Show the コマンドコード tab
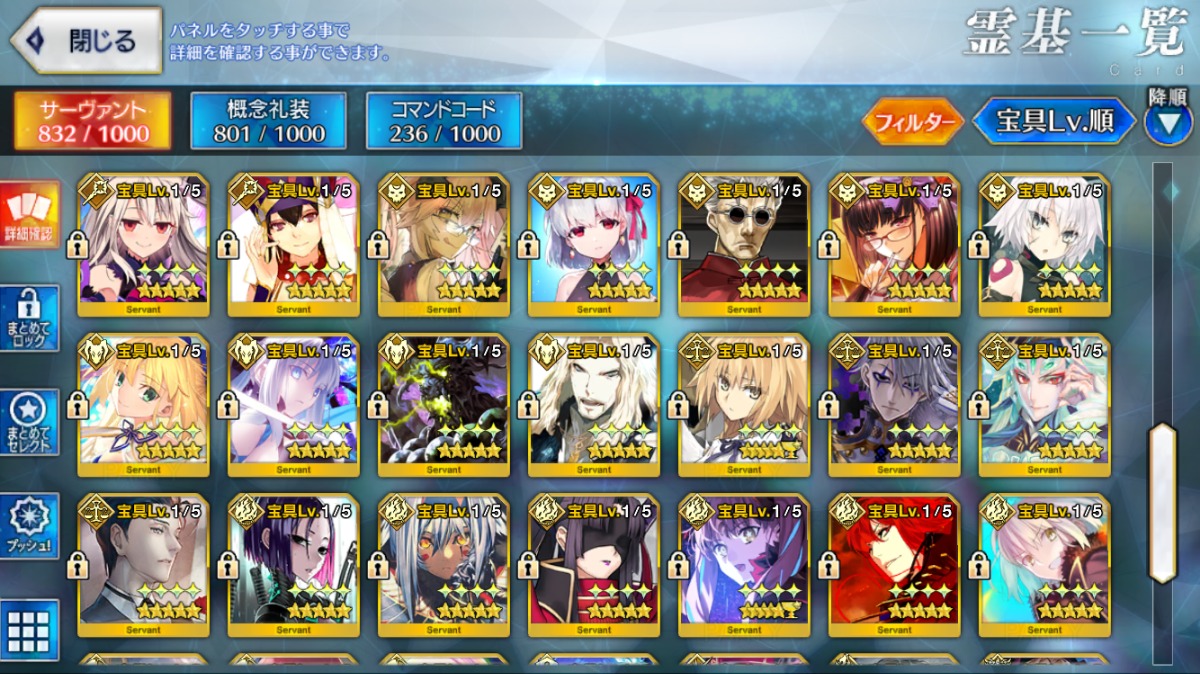The image size is (1200, 674). (444, 121)
